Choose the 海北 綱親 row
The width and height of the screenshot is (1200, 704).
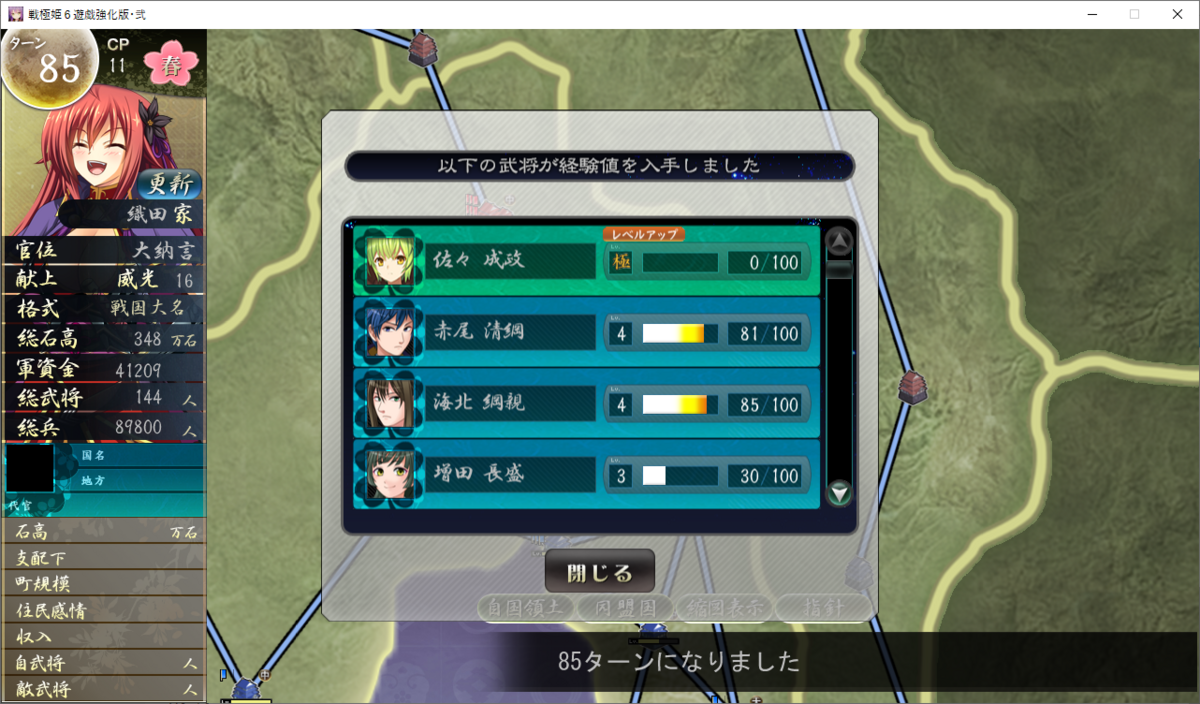pyautogui.click(x=586, y=404)
